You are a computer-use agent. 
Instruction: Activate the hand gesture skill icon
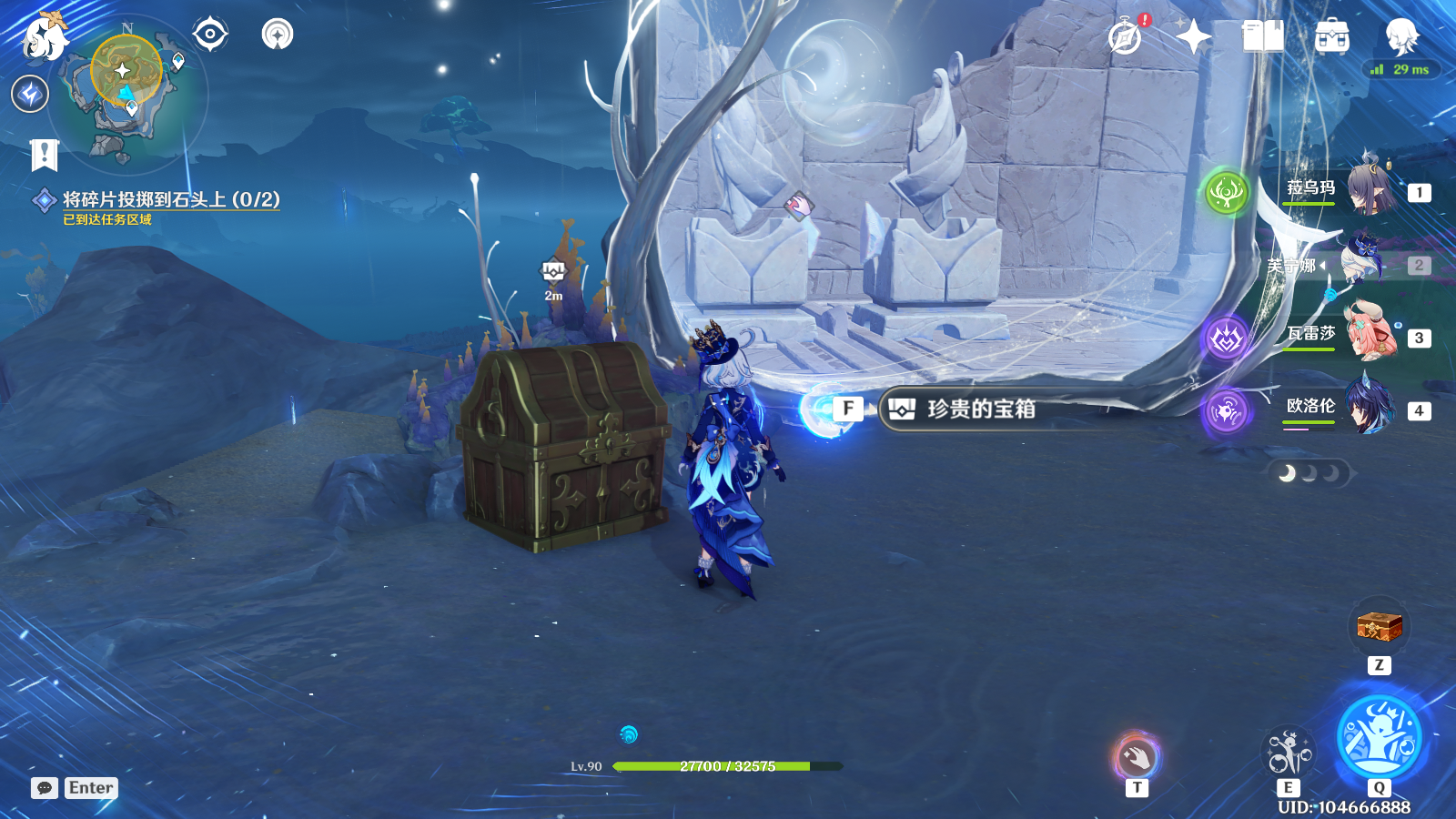click(x=1137, y=756)
